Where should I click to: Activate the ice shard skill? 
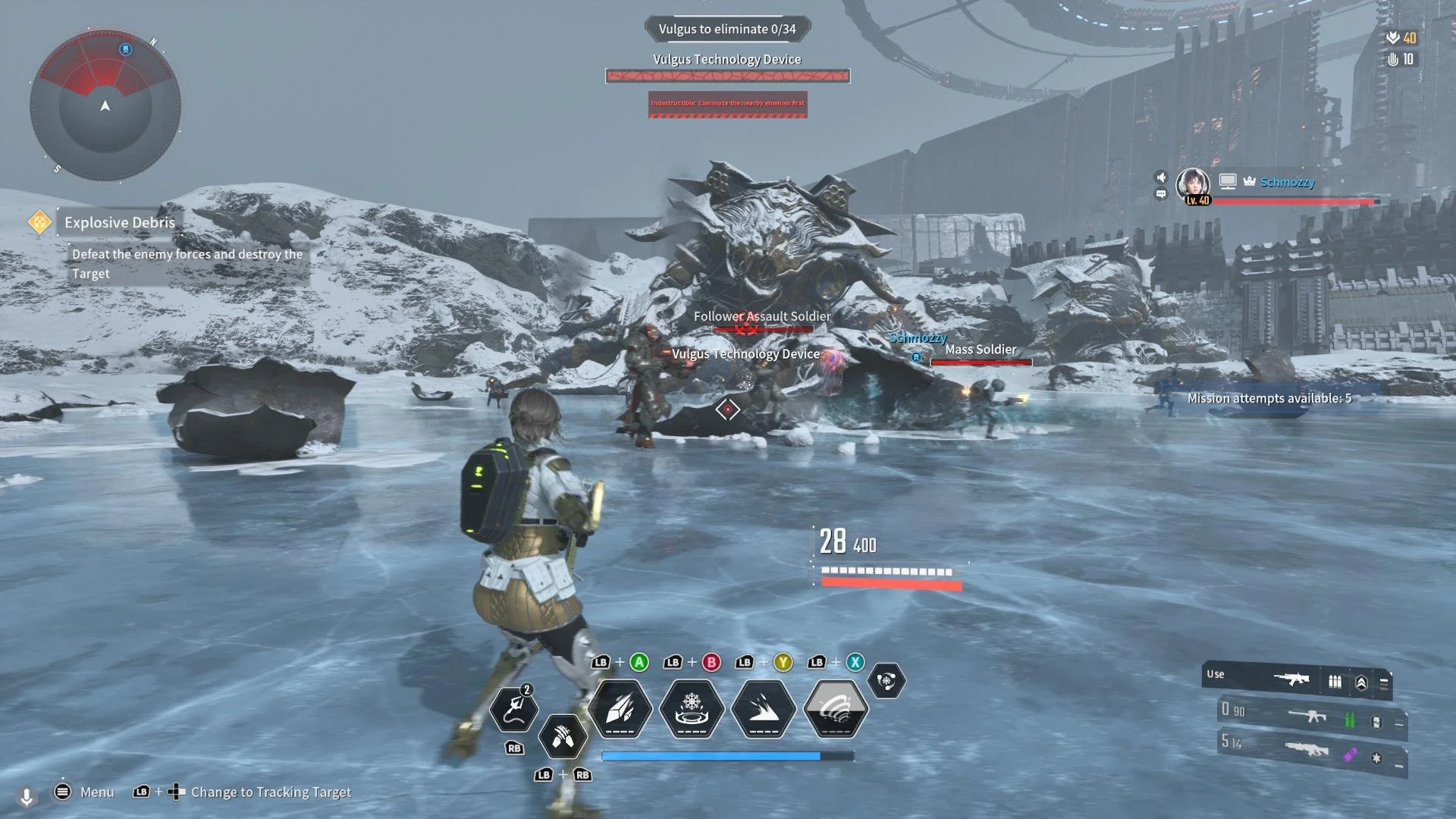tap(620, 709)
